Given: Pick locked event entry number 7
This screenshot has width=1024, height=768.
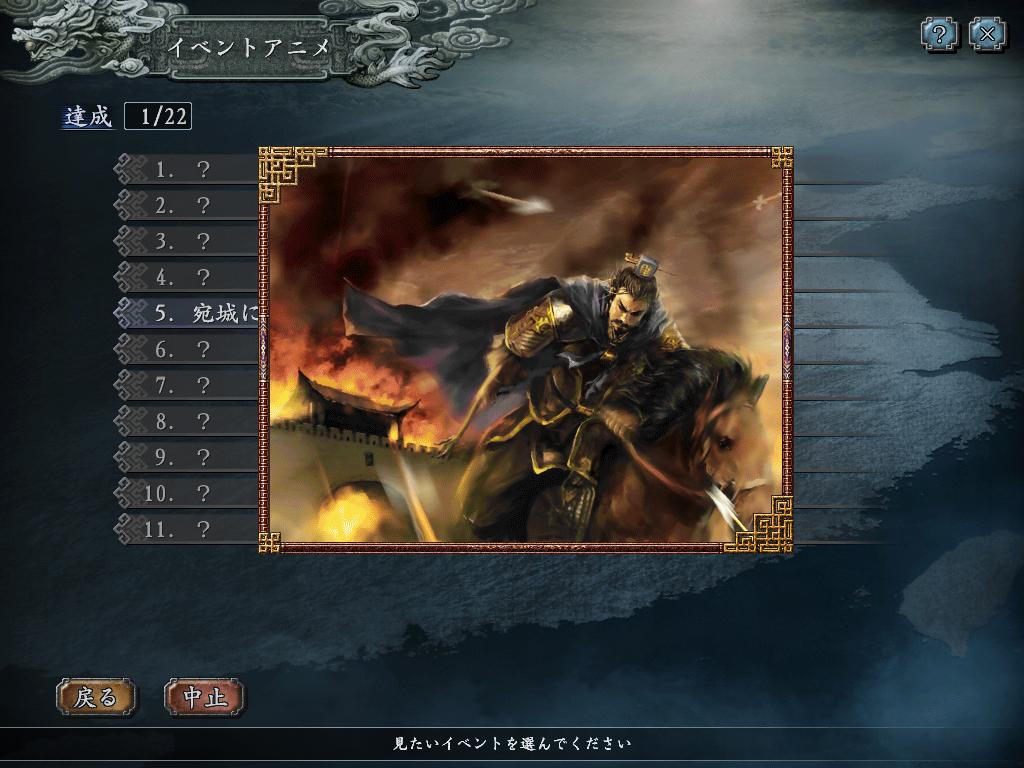Looking at the screenshot, I should point(190,385).
